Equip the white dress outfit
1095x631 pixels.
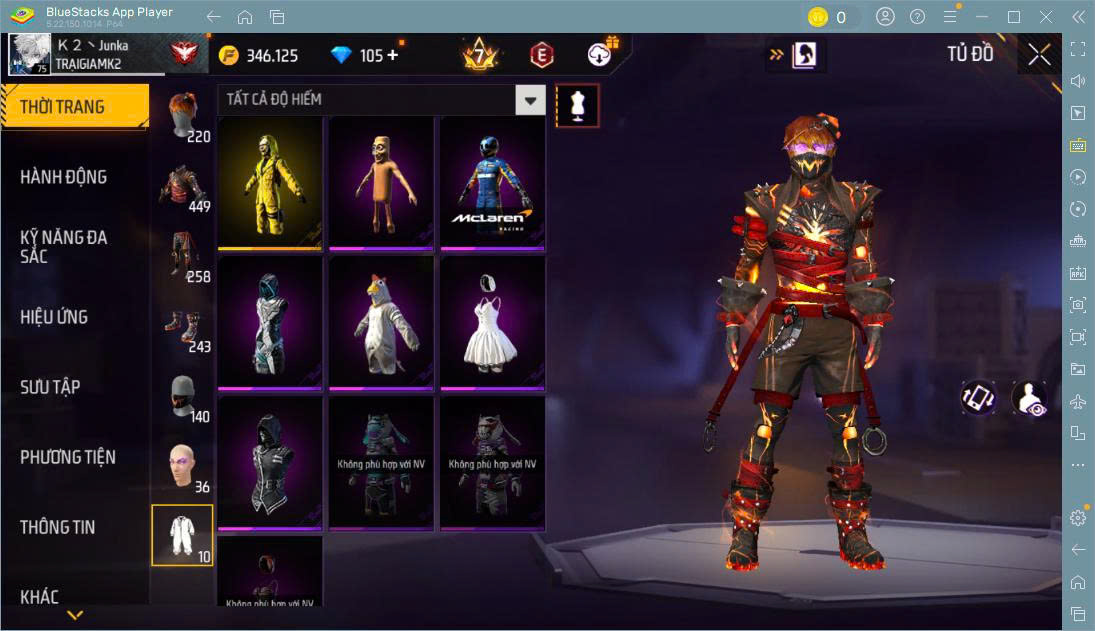pos(492,323)
